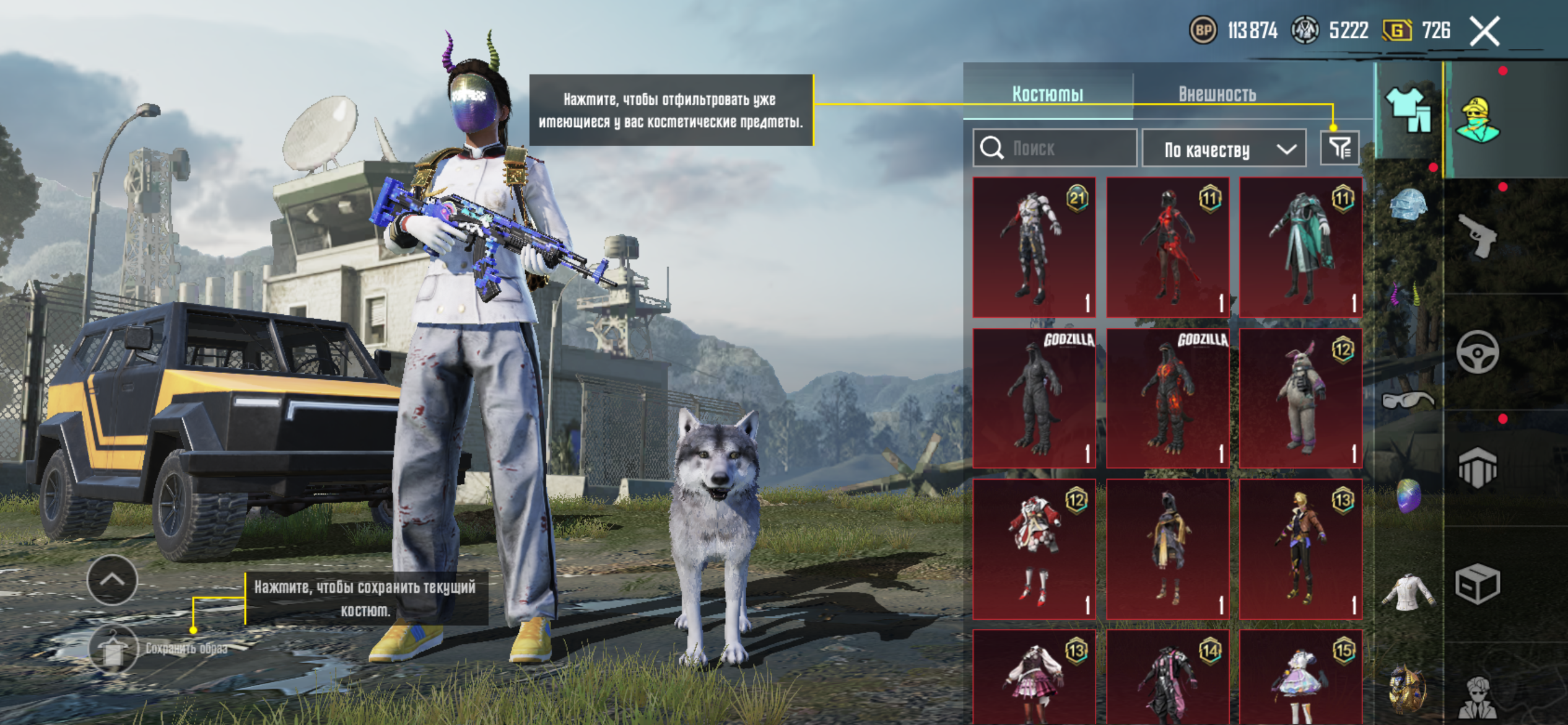Equip the black Godzilla suit
Screen dimensions: 1568x725
pos(1034,398)
